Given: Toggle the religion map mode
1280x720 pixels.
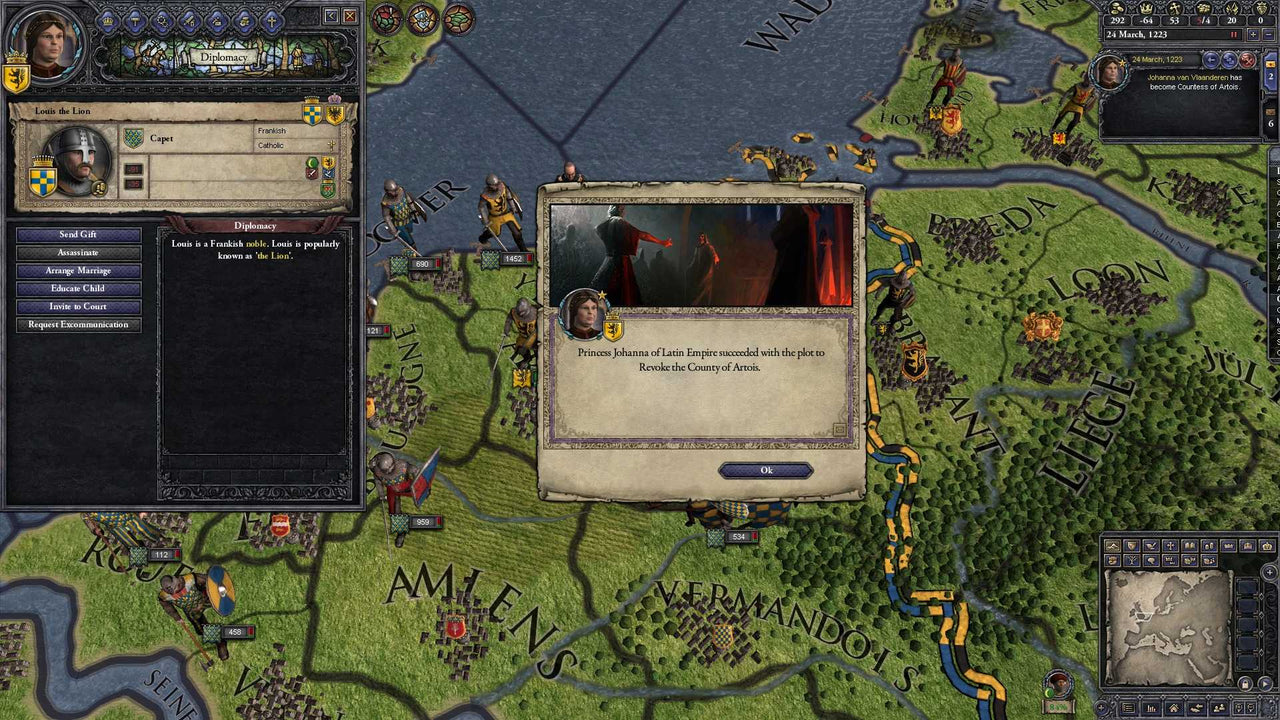Looking at the screenshot, I should (1171, 545).
